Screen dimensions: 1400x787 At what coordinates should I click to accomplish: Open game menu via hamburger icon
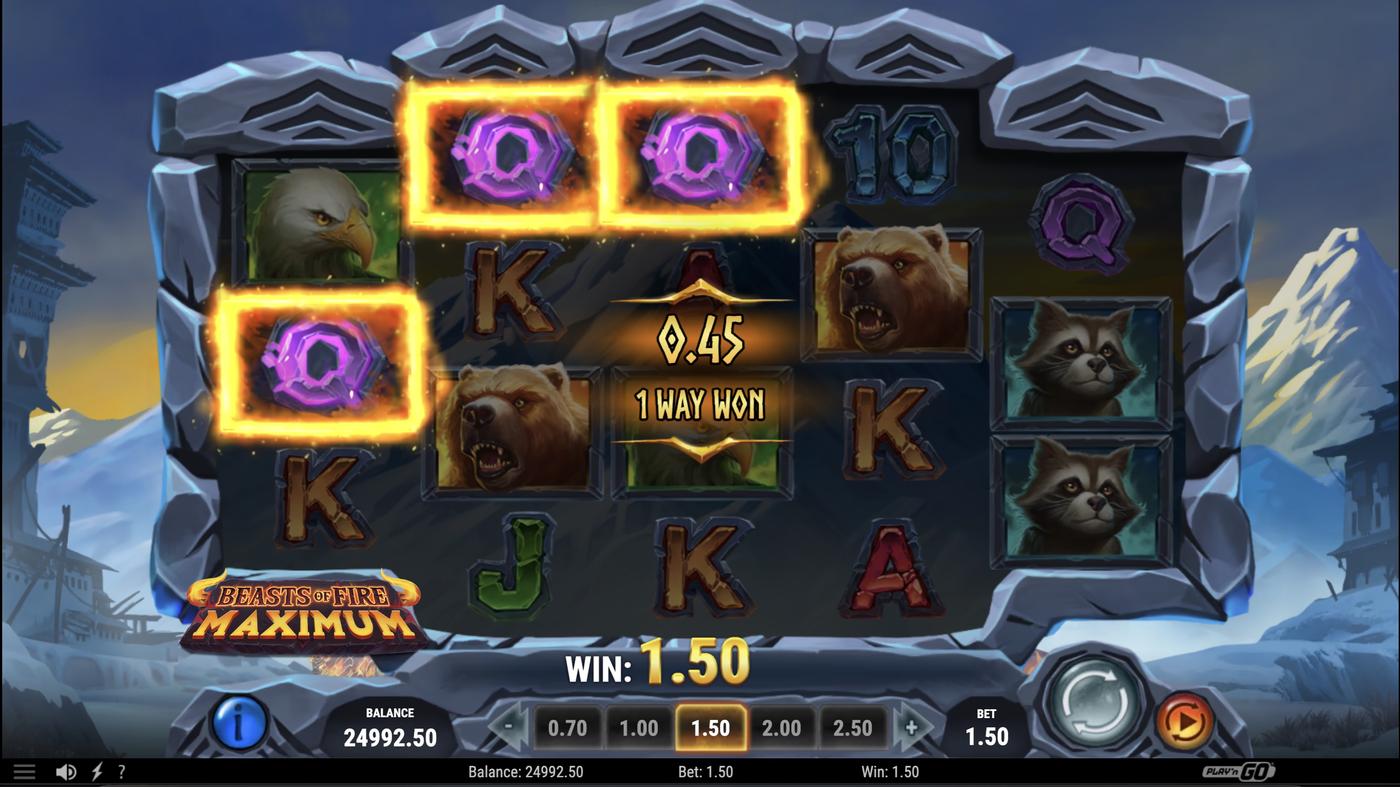tap(24, 770)
